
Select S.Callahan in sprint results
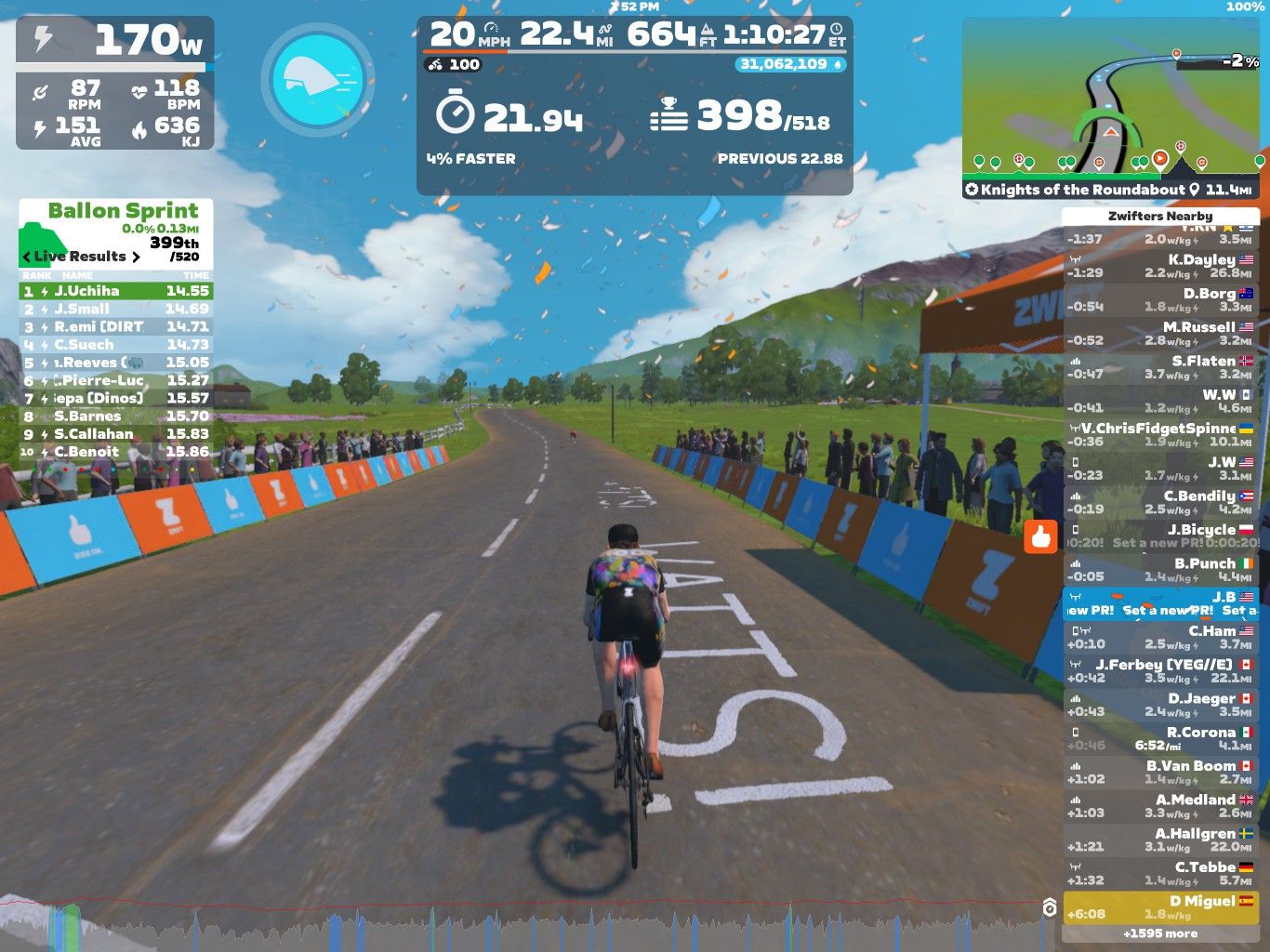[116, 434]
